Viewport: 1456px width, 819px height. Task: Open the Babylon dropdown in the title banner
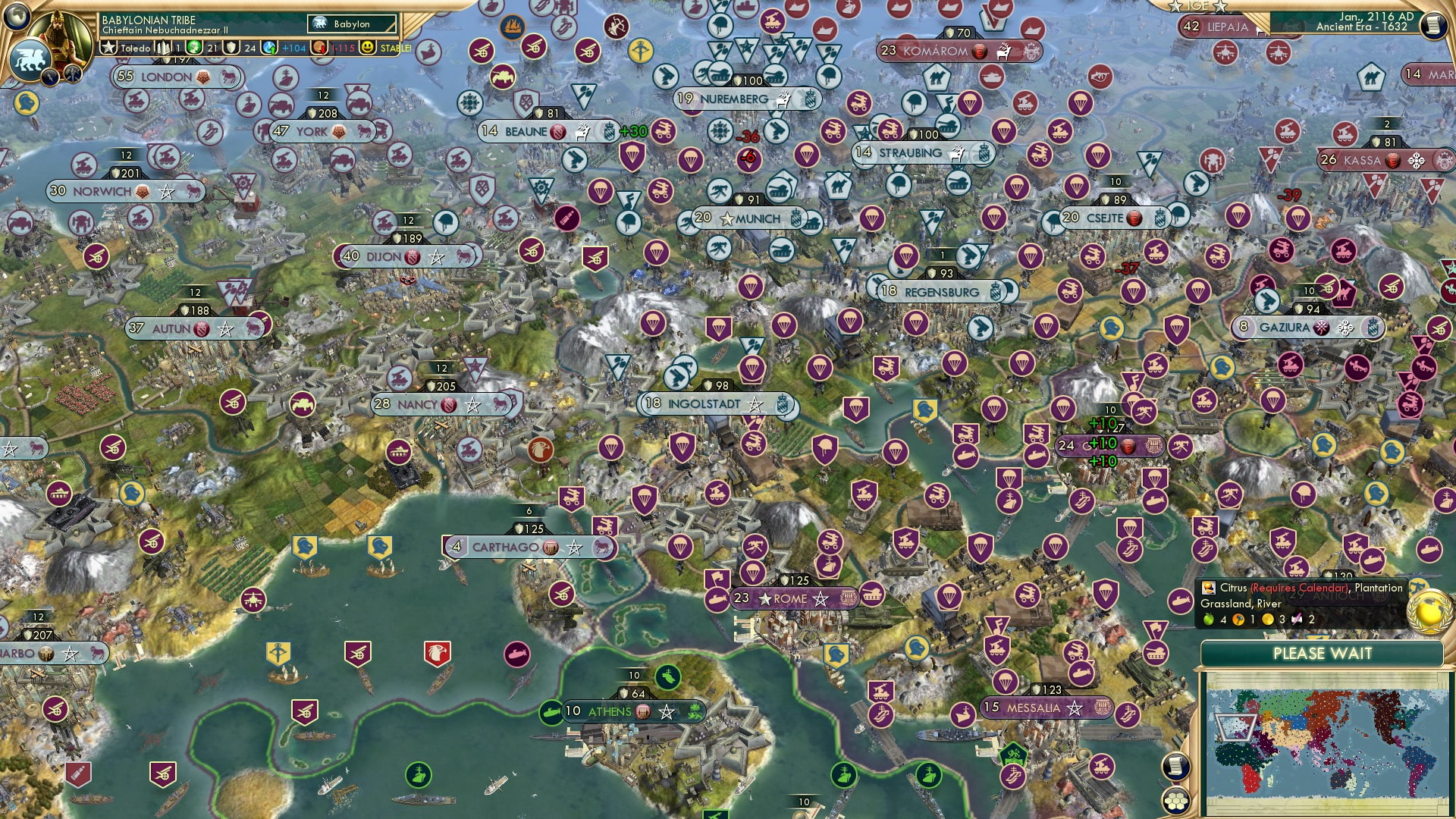[353, 24]
